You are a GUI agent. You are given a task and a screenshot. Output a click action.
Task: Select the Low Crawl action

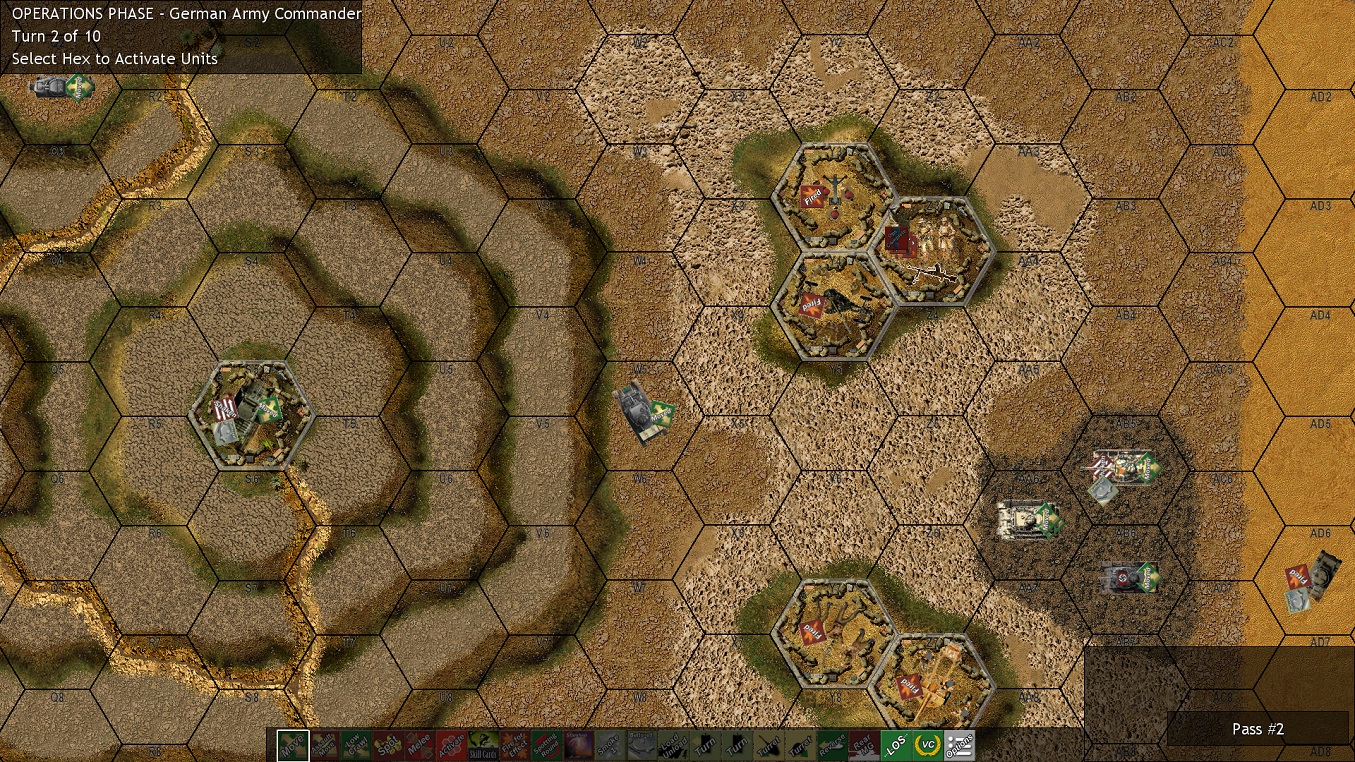(x=355, y=745)
